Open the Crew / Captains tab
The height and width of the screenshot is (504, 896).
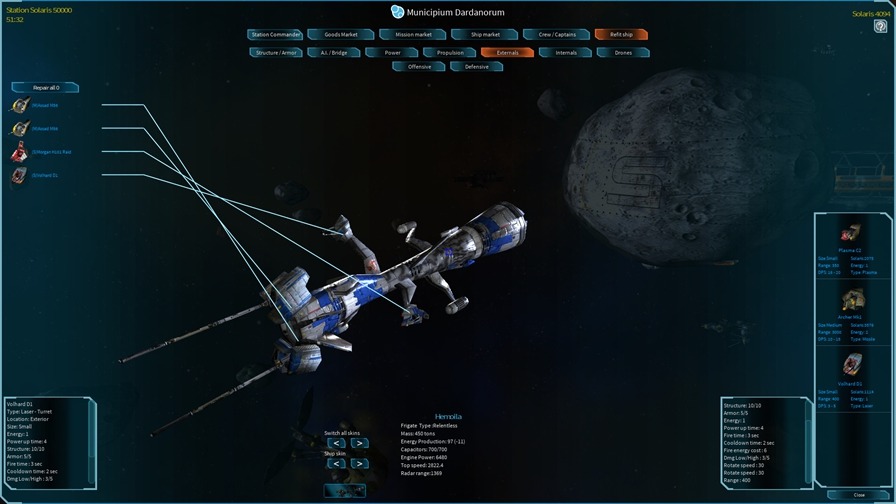coord(557,35)
